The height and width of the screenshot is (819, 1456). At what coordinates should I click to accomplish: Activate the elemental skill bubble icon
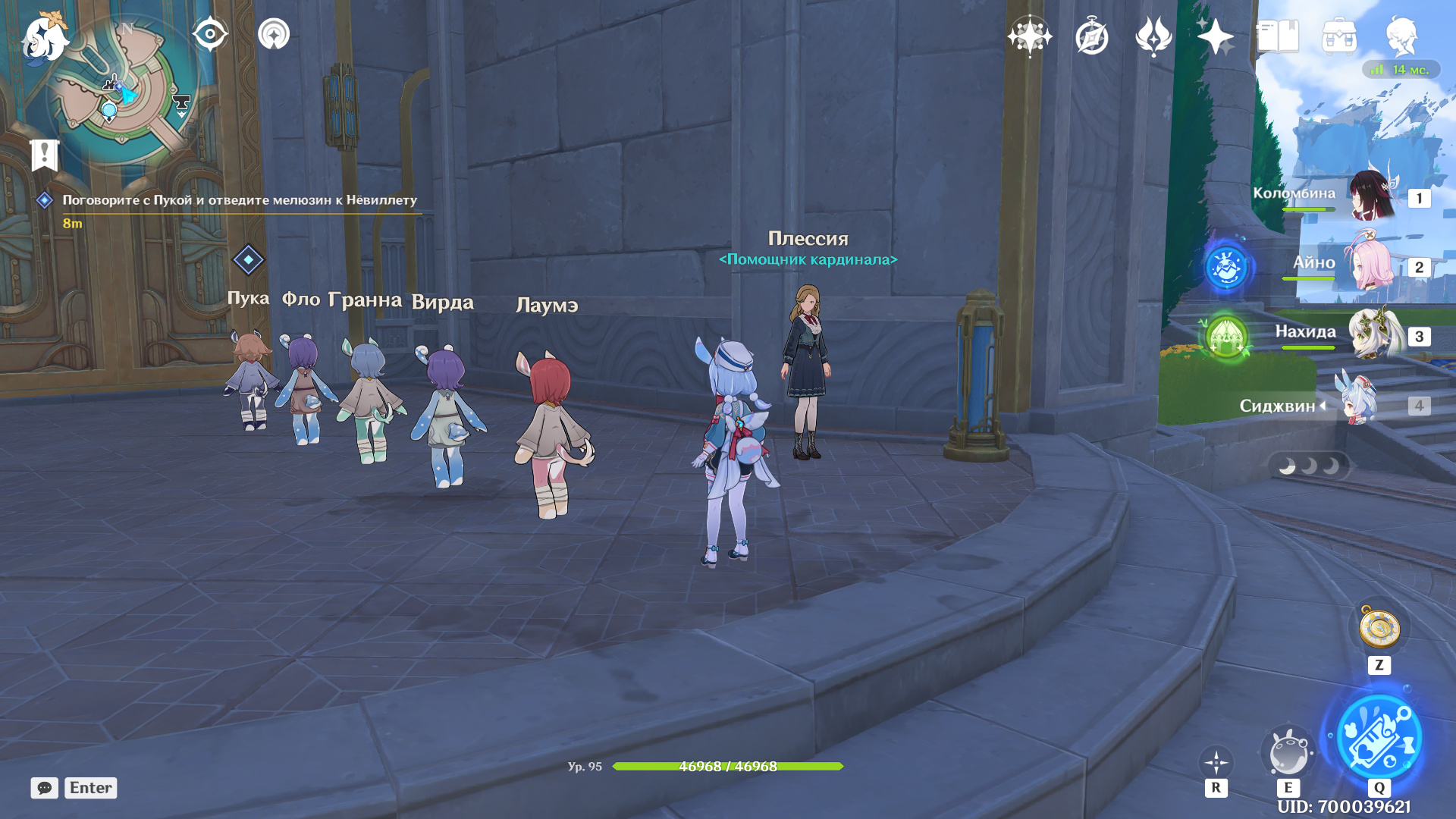coord(1288,753)
